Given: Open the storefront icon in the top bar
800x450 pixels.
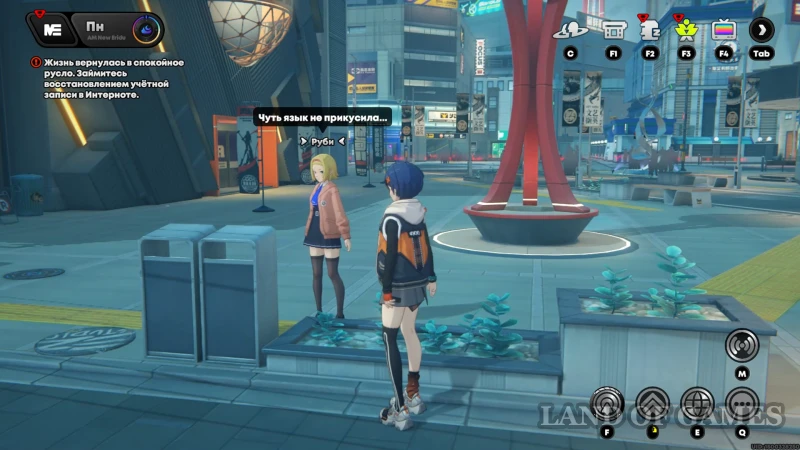Looking at the screenshot, I should click(x=612, y=30).
